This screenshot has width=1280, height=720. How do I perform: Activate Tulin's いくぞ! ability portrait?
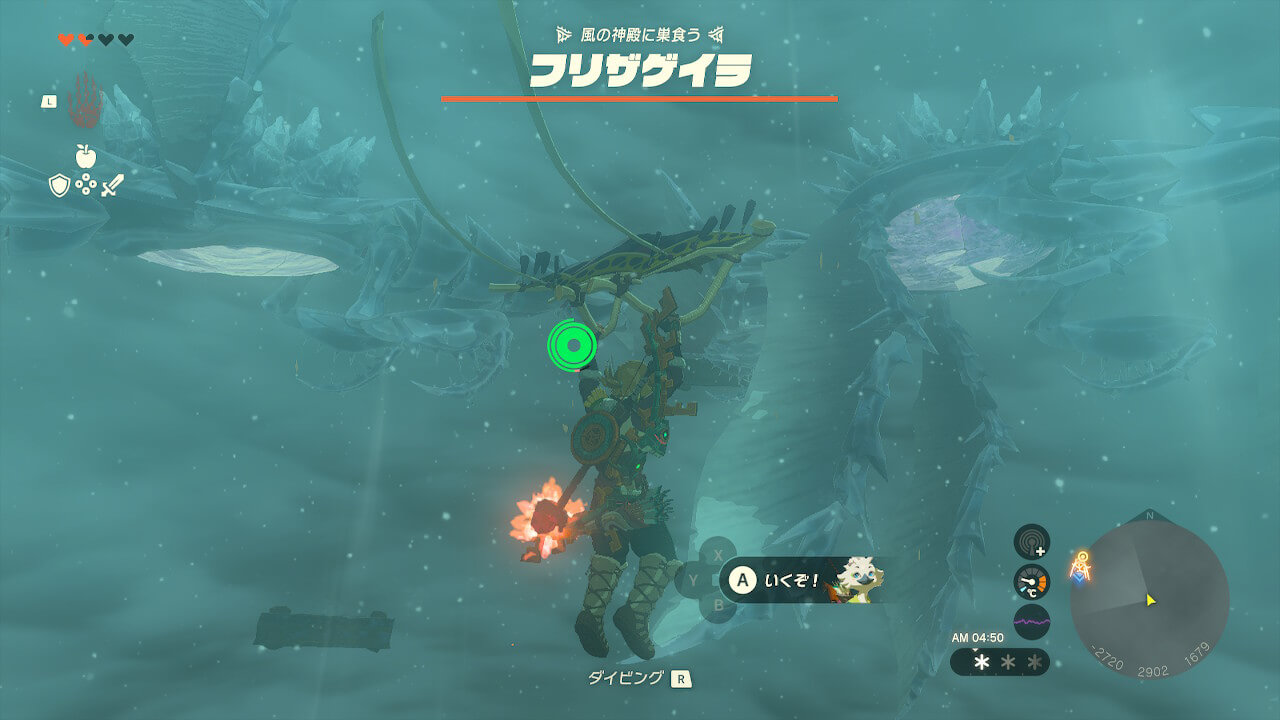point(858,580)
